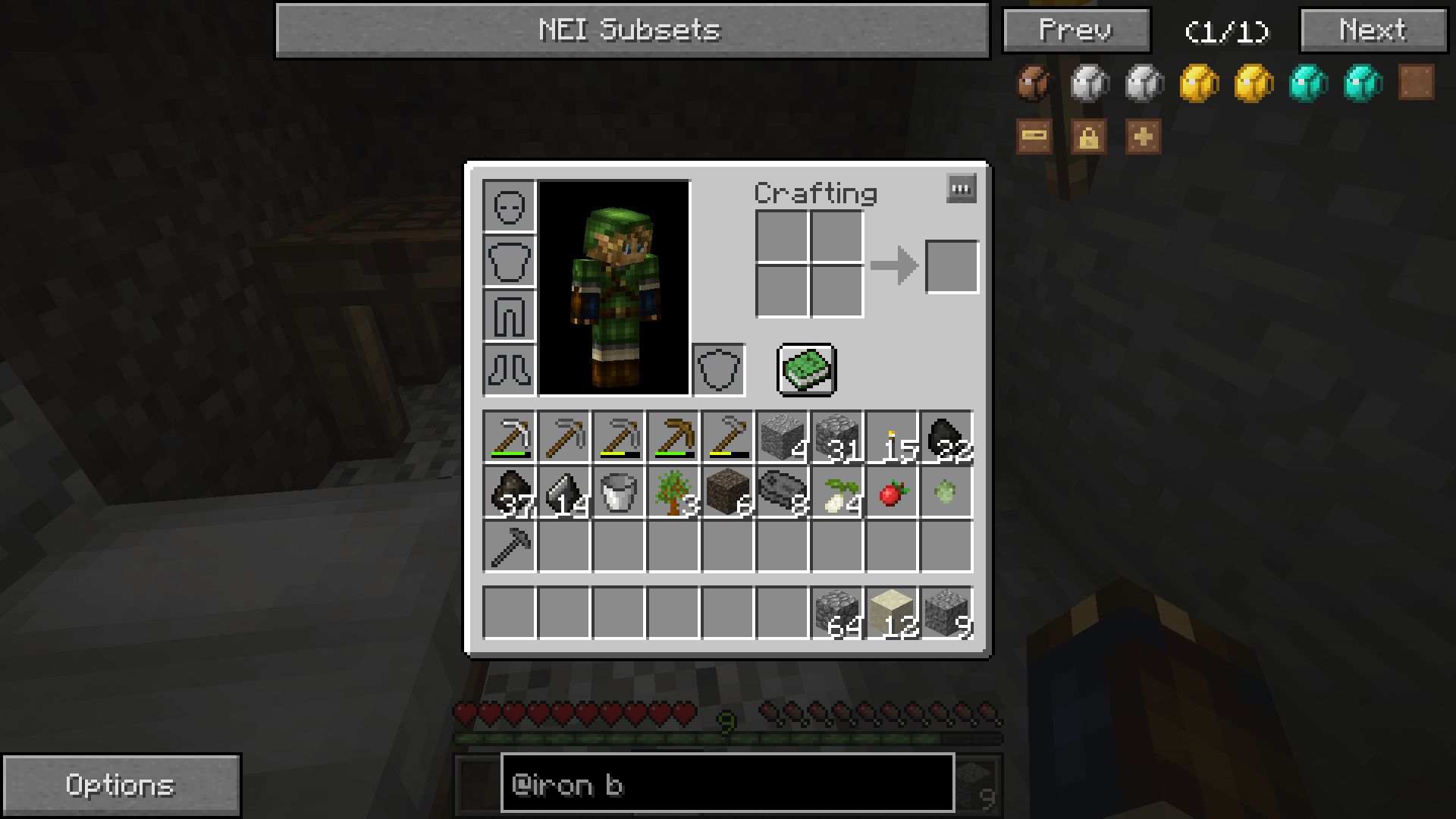Click the Next page button
The height and width of the screenshot is (819, 1456).
pyautogui.click(x=1373, y=30)
